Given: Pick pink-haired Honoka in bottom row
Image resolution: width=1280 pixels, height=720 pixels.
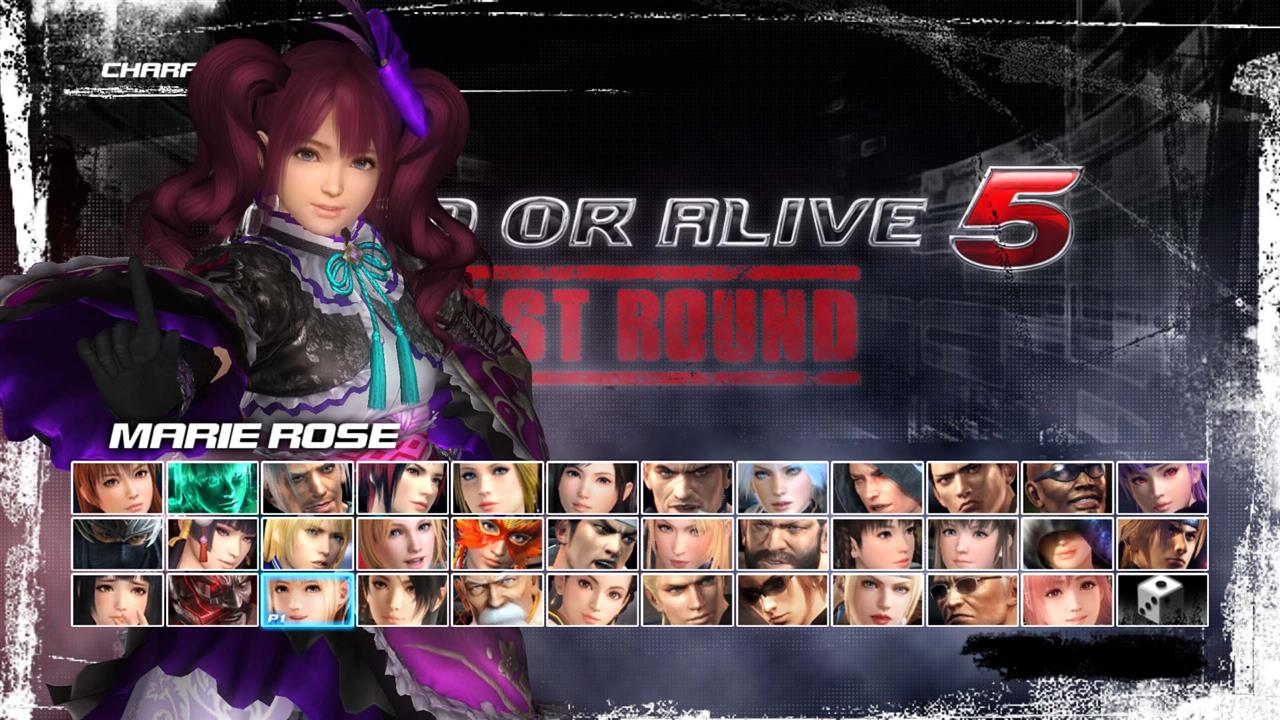Looking at the screenshot, I should click(x=1067, y=600).
